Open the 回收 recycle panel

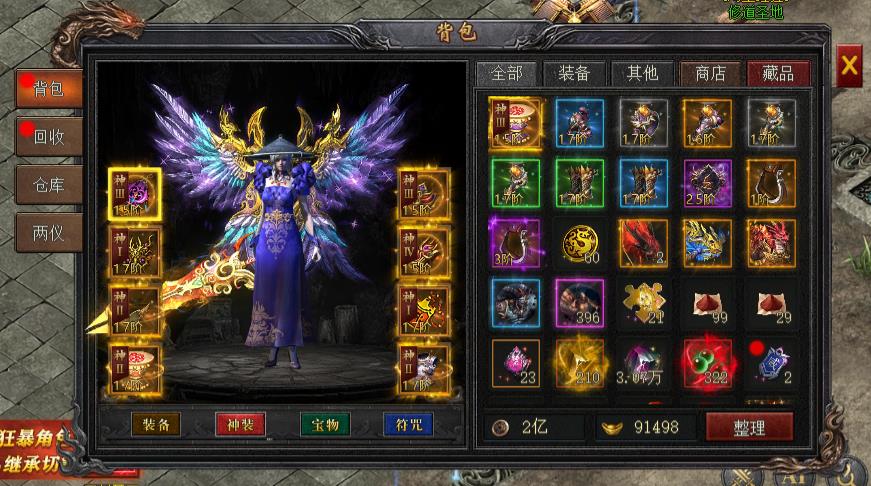click(48, 137)
